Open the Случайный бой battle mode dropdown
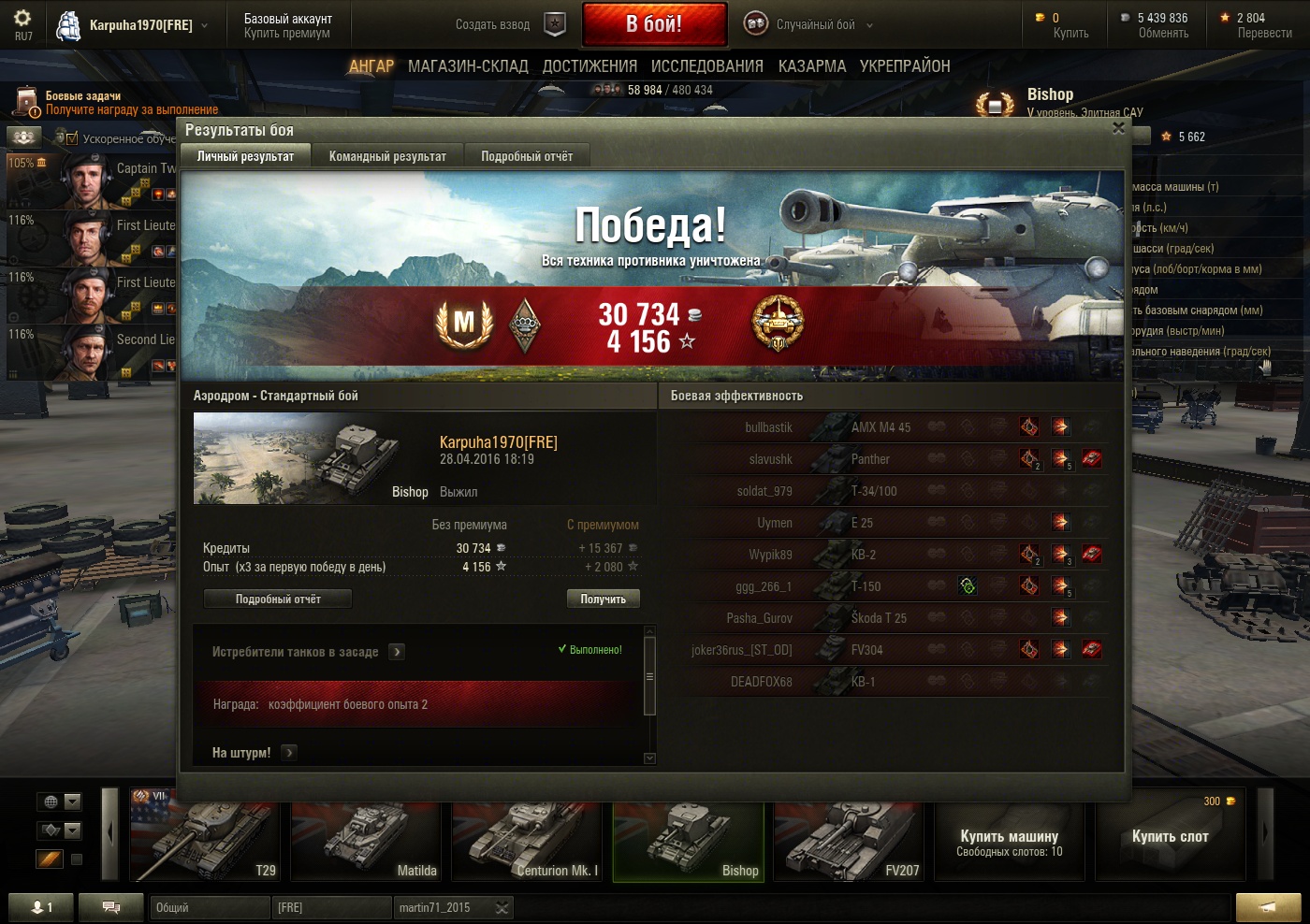 point(814,25)
